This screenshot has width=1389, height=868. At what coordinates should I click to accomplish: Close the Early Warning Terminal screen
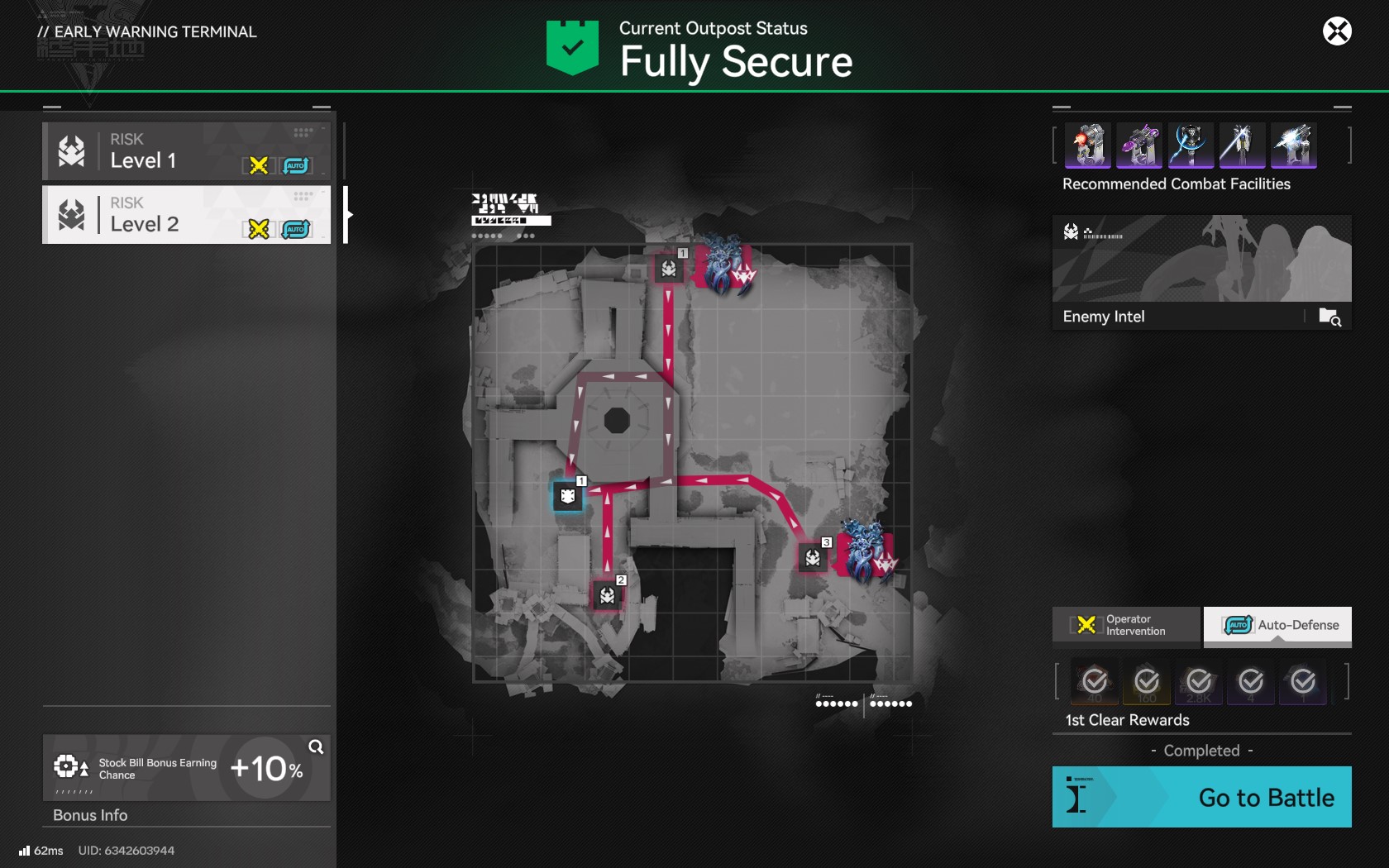(1336, 31)
